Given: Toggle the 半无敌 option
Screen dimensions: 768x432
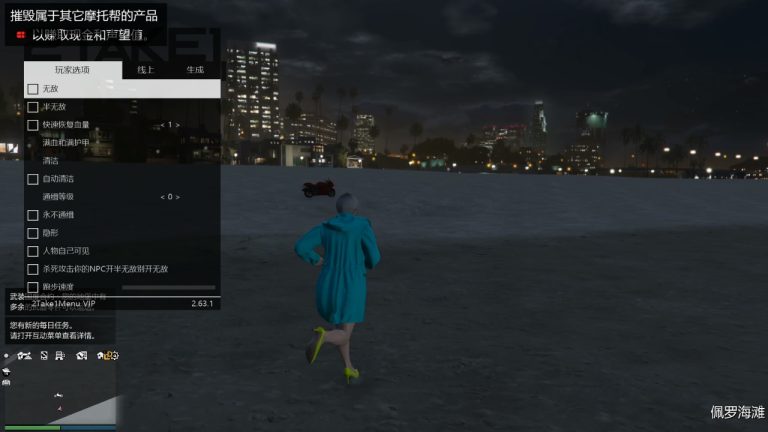Looking at the screenshot, I should (x=33, y=107).
